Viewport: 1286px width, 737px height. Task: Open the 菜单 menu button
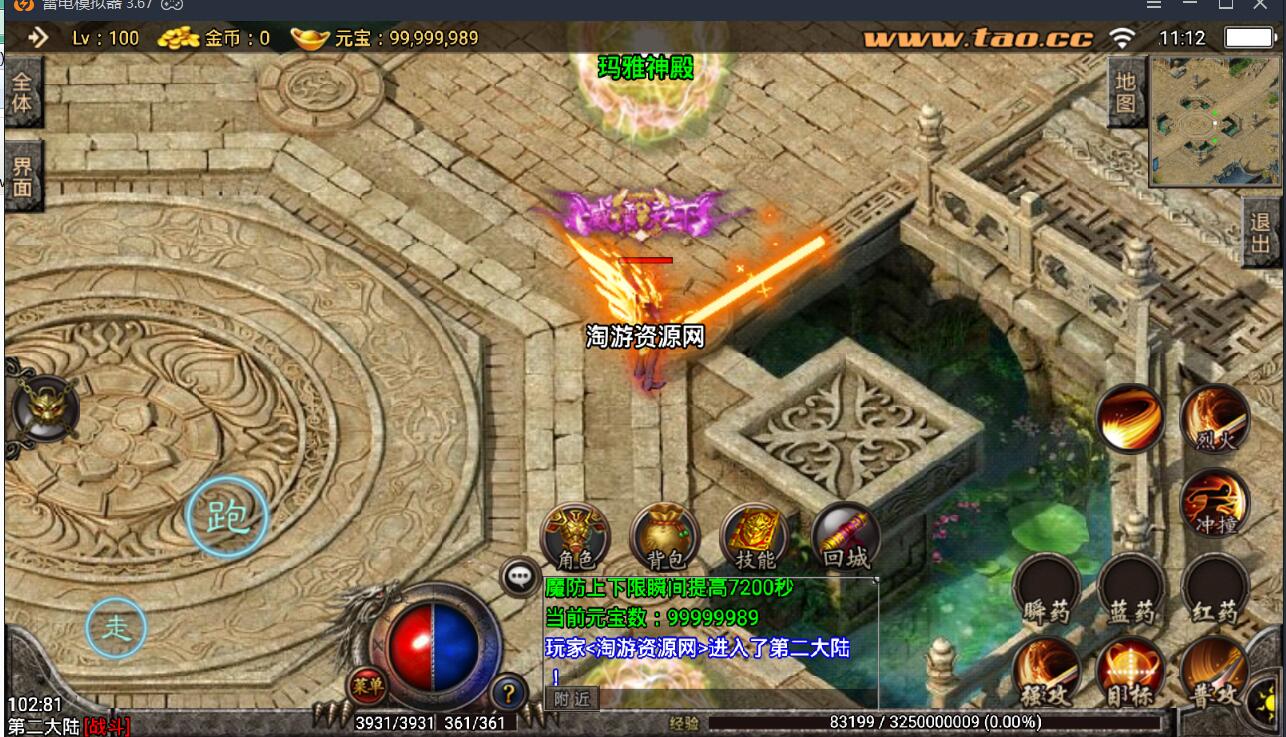365,686
